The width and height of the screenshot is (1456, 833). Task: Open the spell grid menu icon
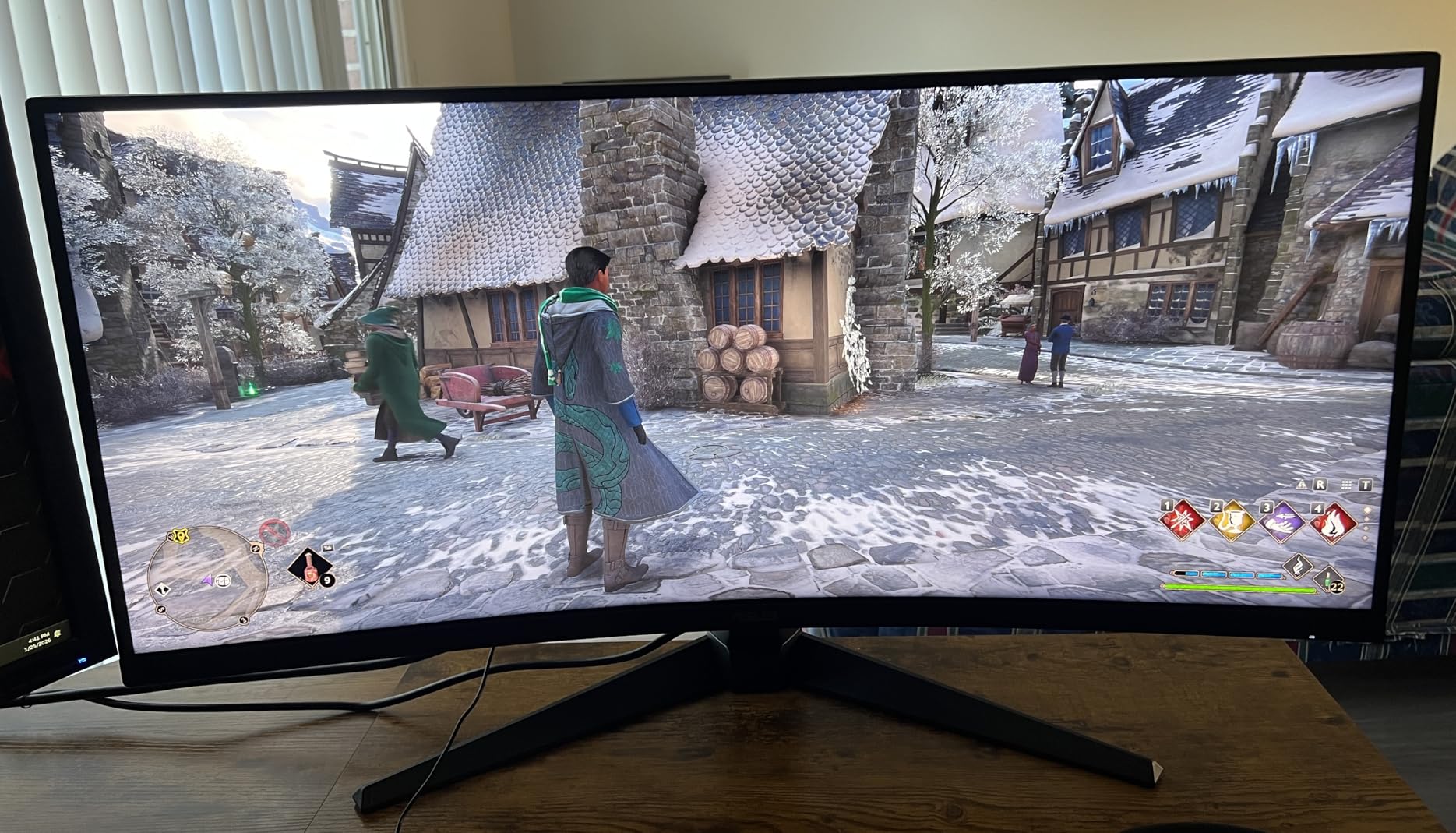point(1346,485)
